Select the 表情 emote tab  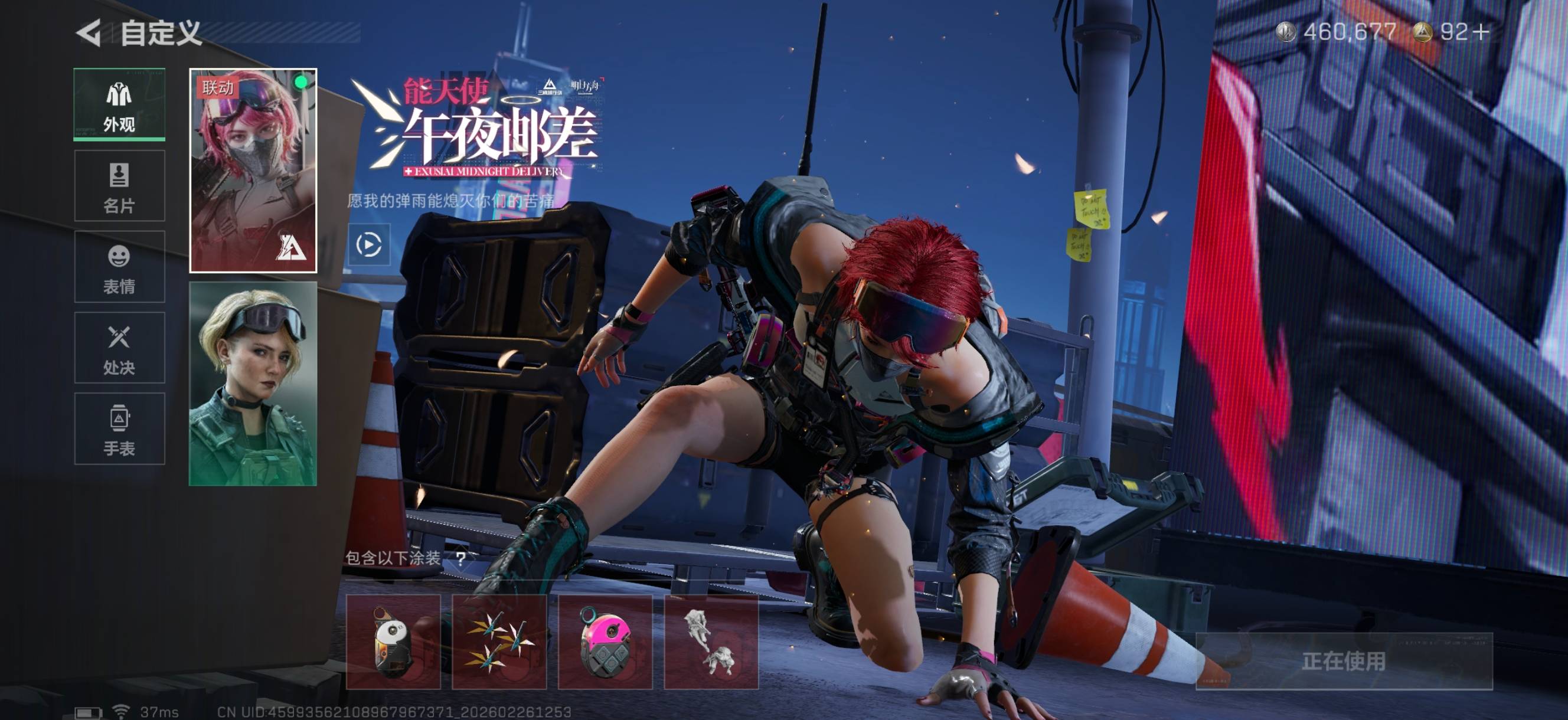click(119, 267)
